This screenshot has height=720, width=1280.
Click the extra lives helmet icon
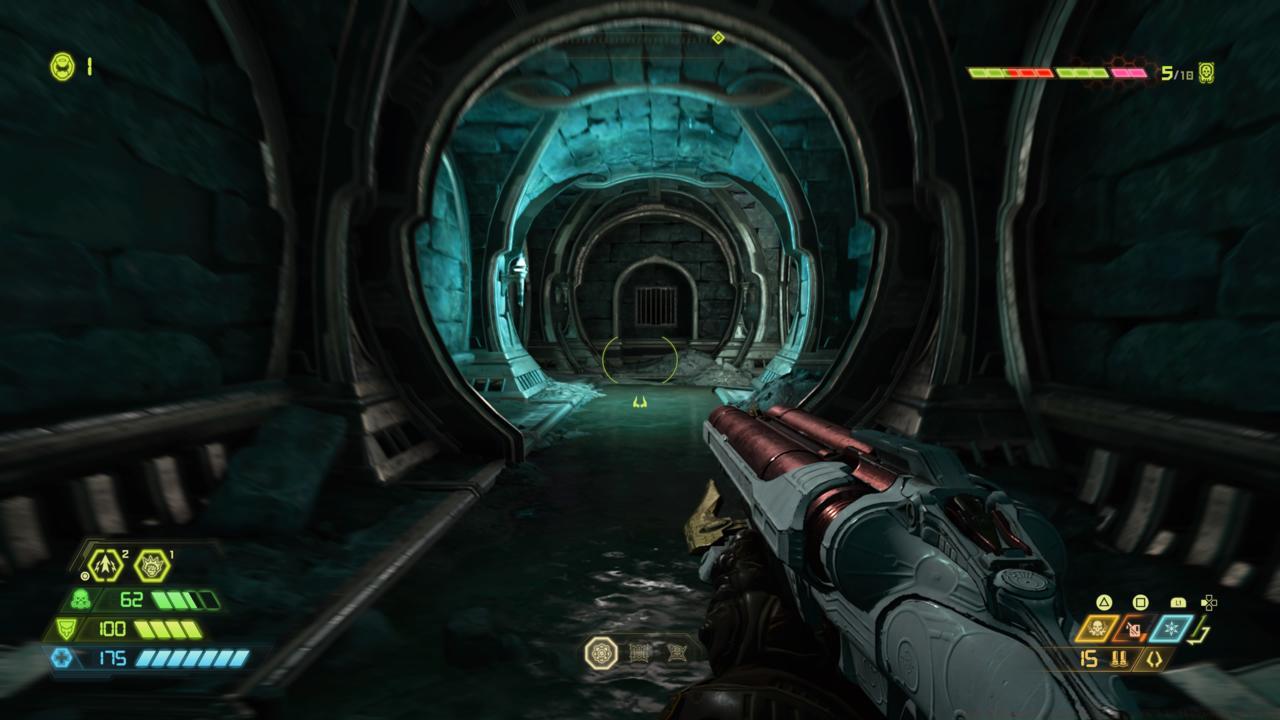[62, 67]
